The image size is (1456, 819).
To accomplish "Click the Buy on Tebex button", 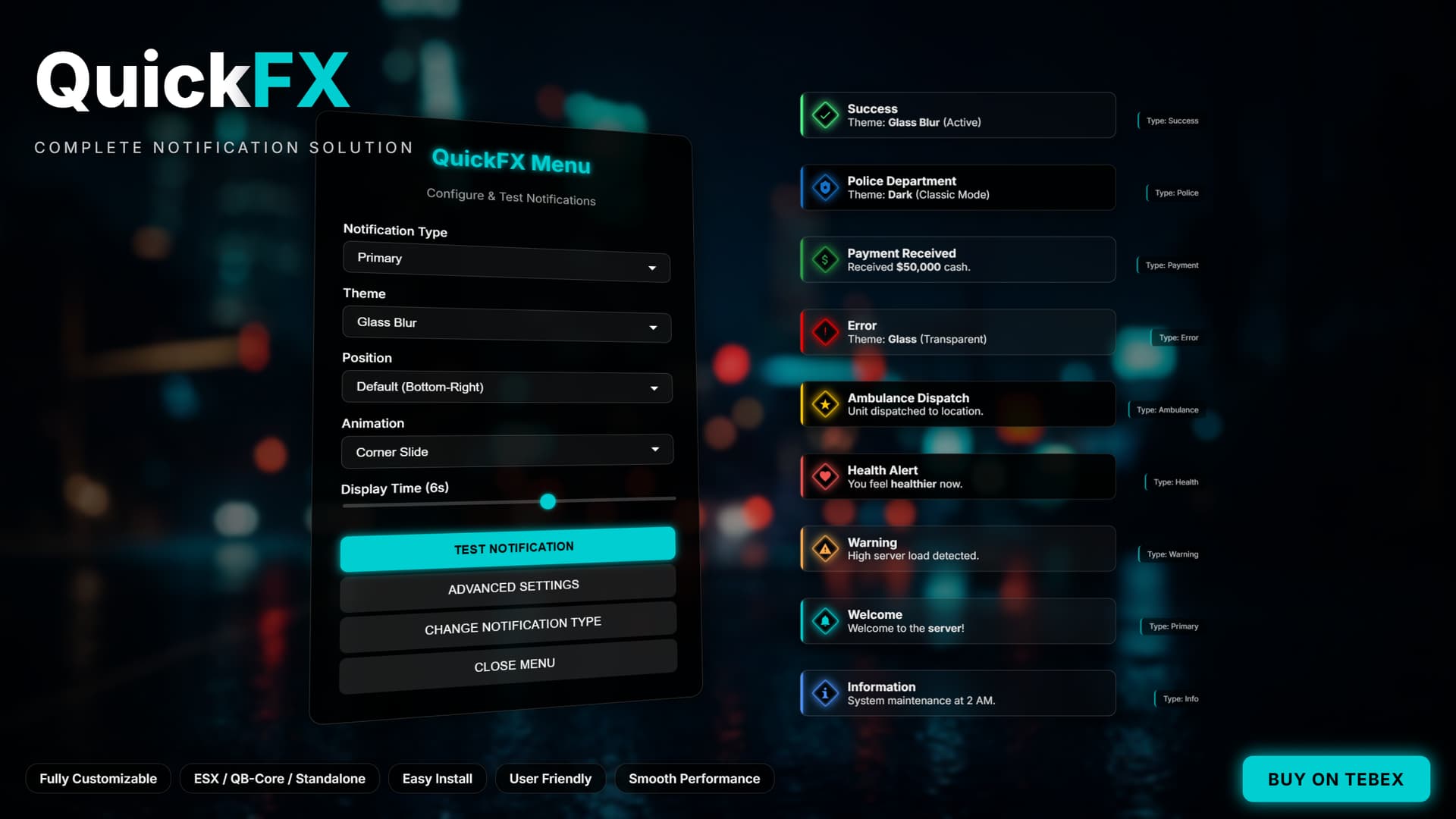I will tap(1335, 779).
